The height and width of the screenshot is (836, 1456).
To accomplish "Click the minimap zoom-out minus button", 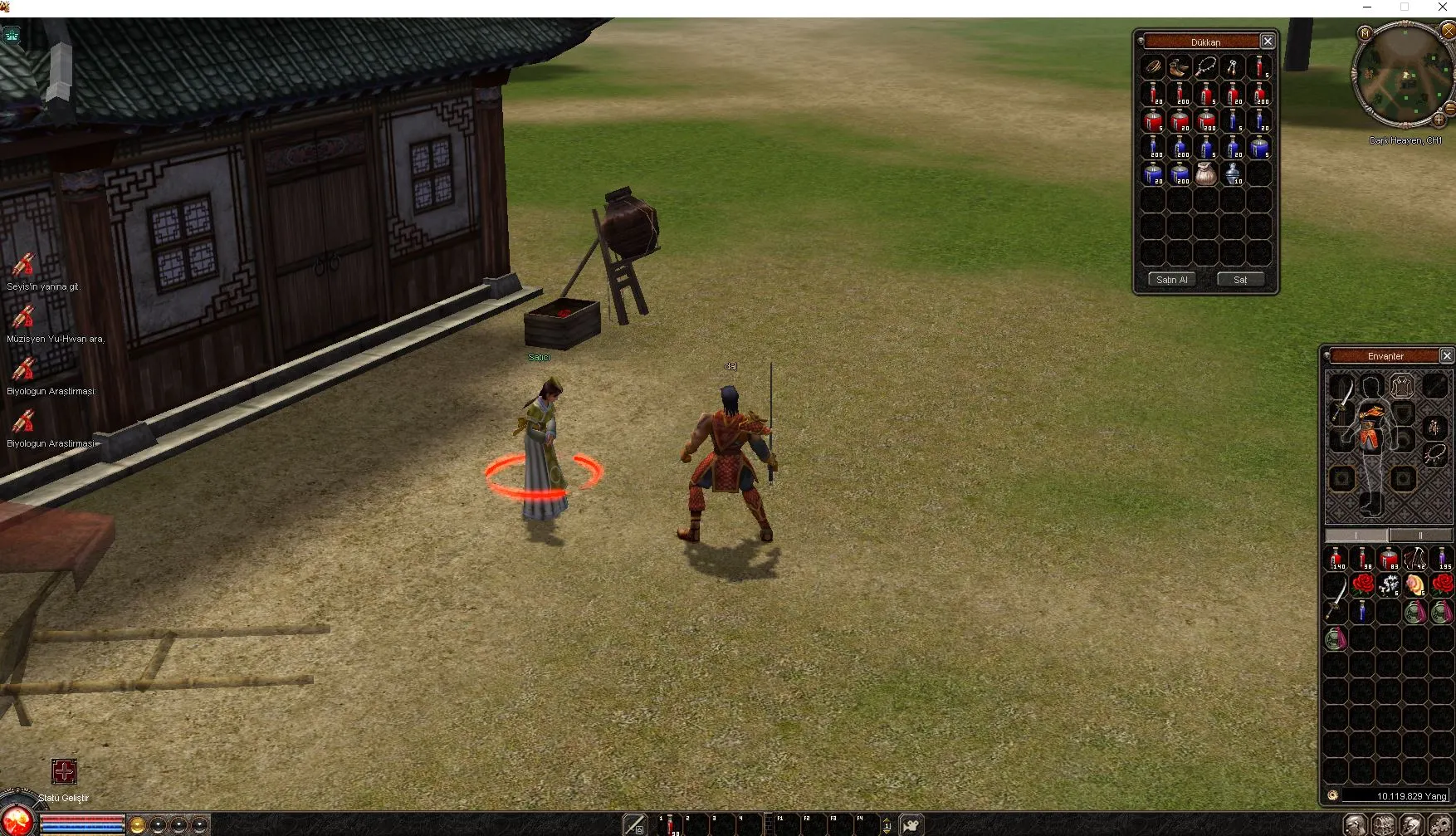I will pos(1449,108).
